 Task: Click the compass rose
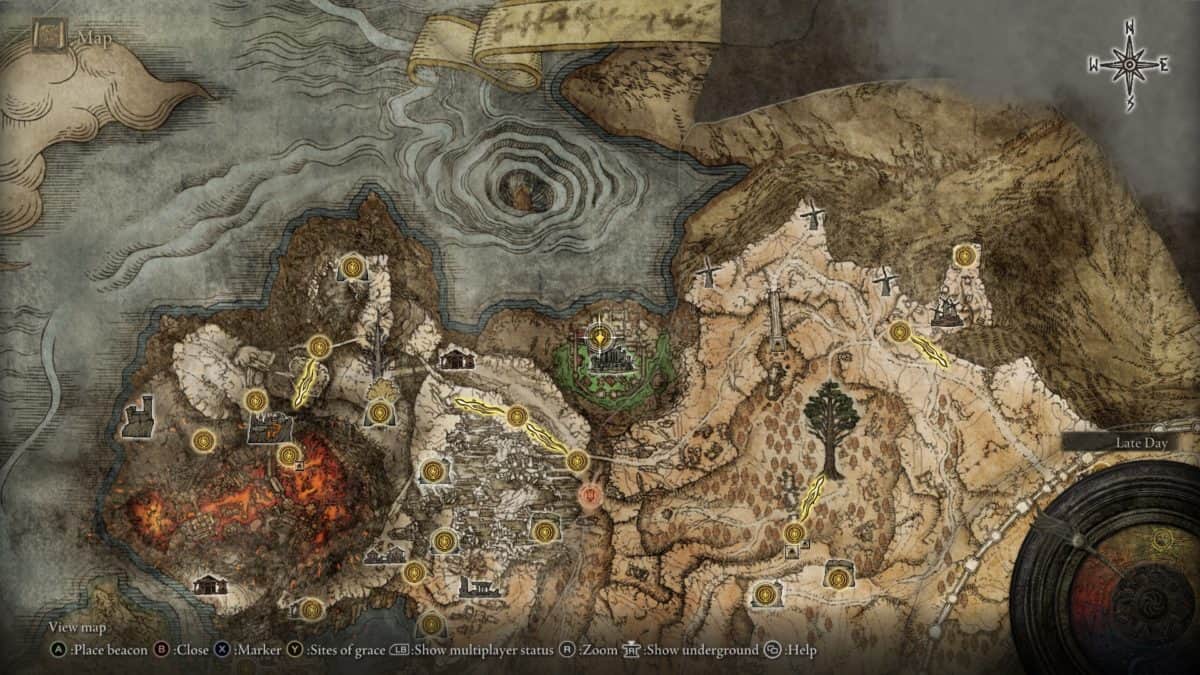1129,65
